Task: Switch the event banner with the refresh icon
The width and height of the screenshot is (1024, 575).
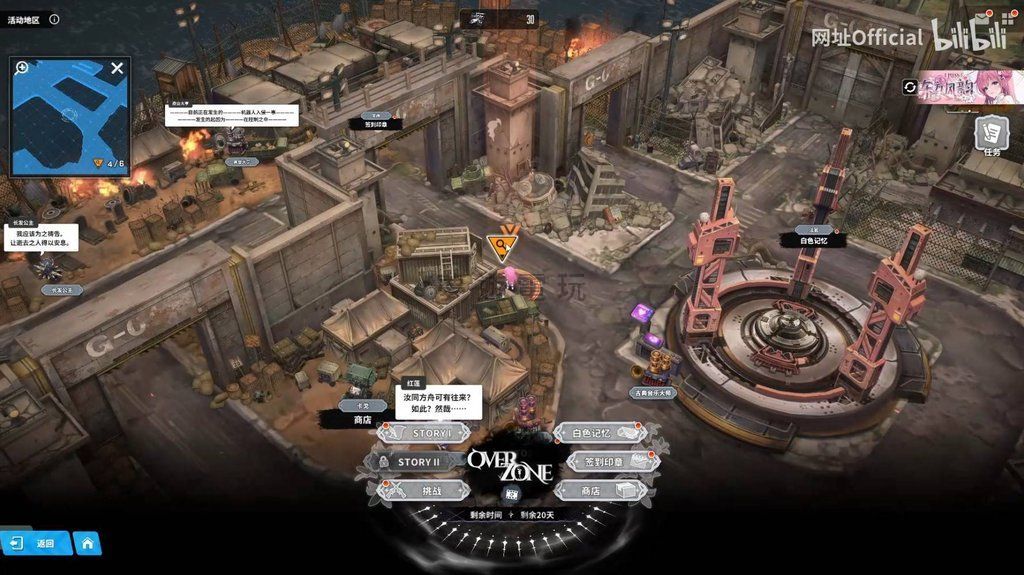Action: [909, 88]
